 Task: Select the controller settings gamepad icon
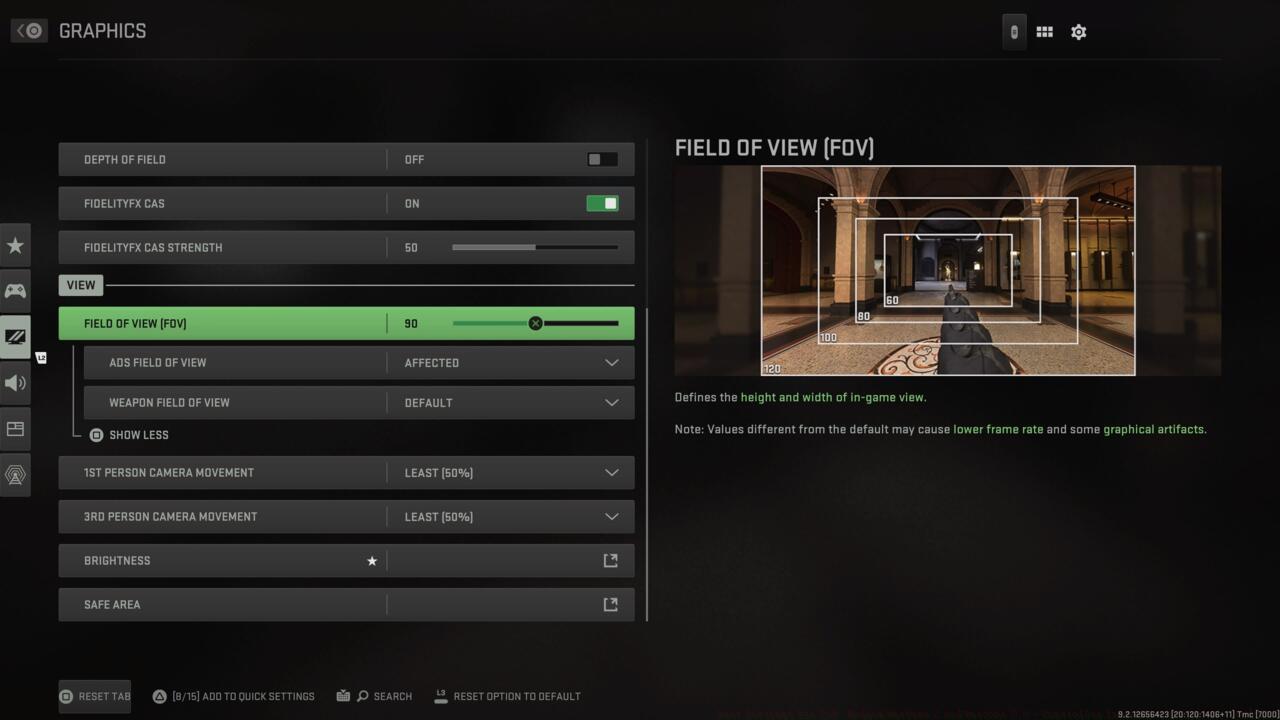15,290
